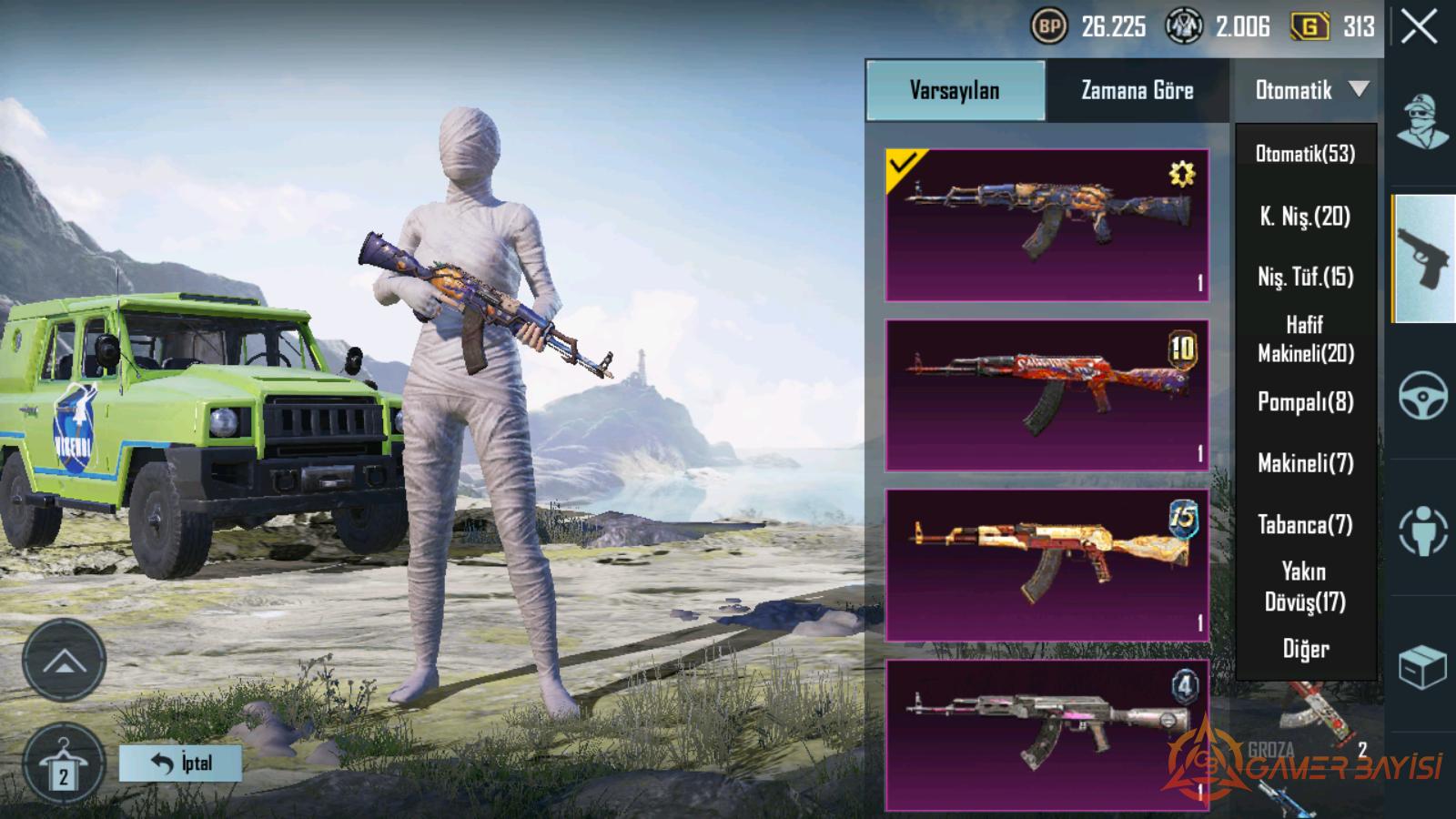Choose Diğer weapon category

[x=1305, y=650]
